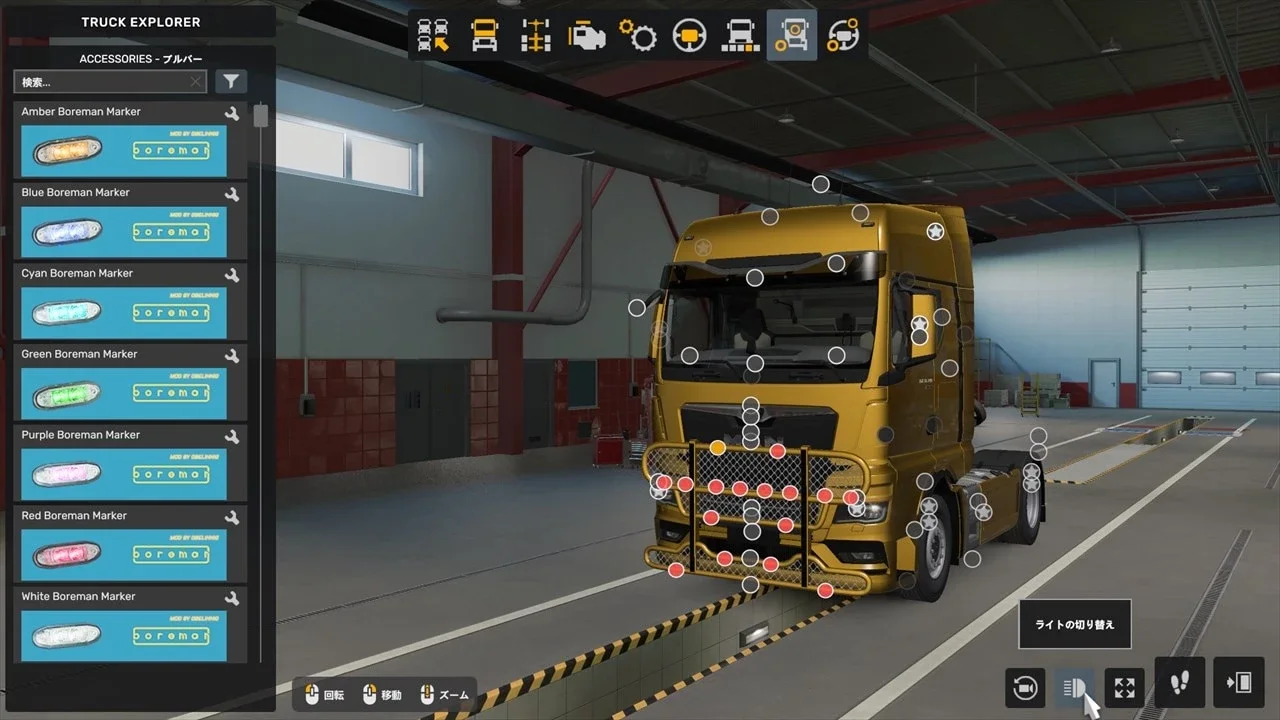Clear the search field with the X
Viewport: 1280px width, 720px height.
(196, 81)
